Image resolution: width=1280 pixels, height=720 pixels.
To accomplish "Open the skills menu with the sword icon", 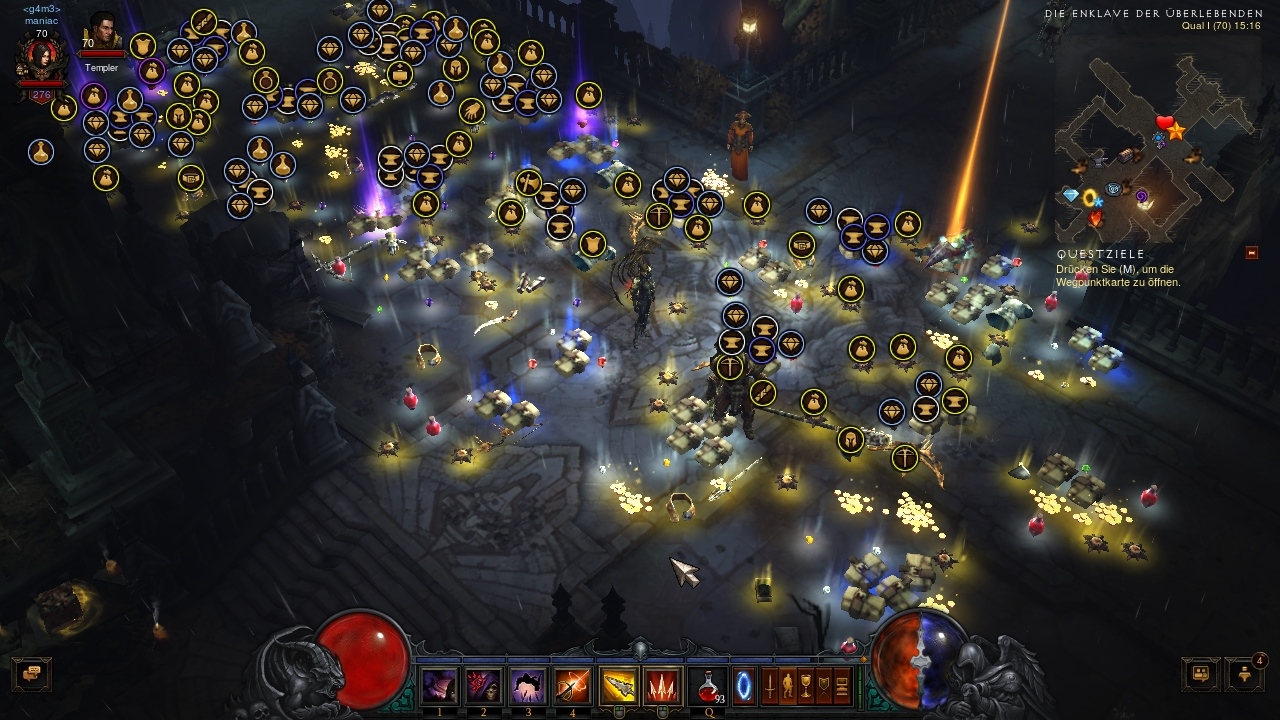I will click(770, 686).
